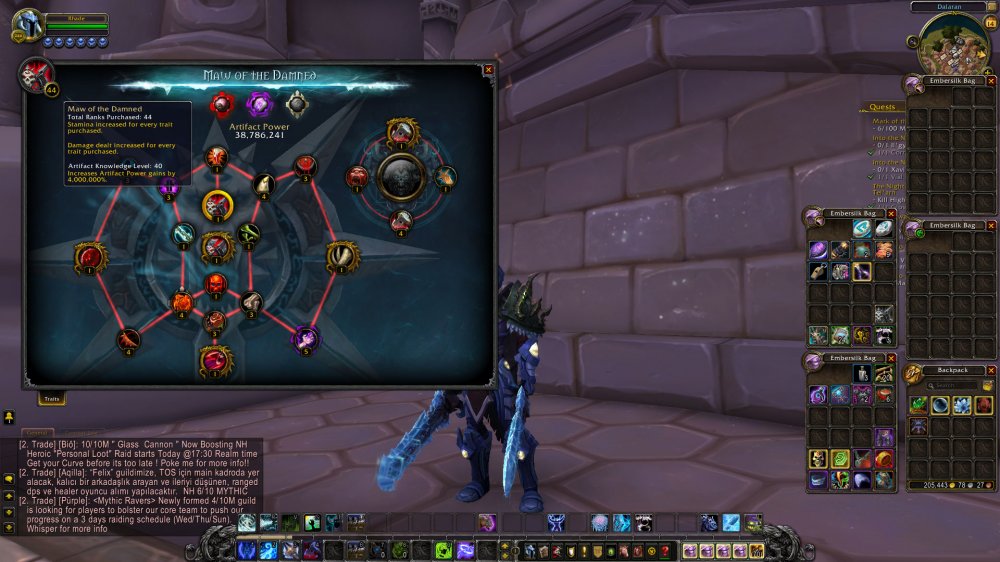Viewport: 1000px width, 562px height.
Task: Open the Quests tracker header
Action: pos(882,107)
